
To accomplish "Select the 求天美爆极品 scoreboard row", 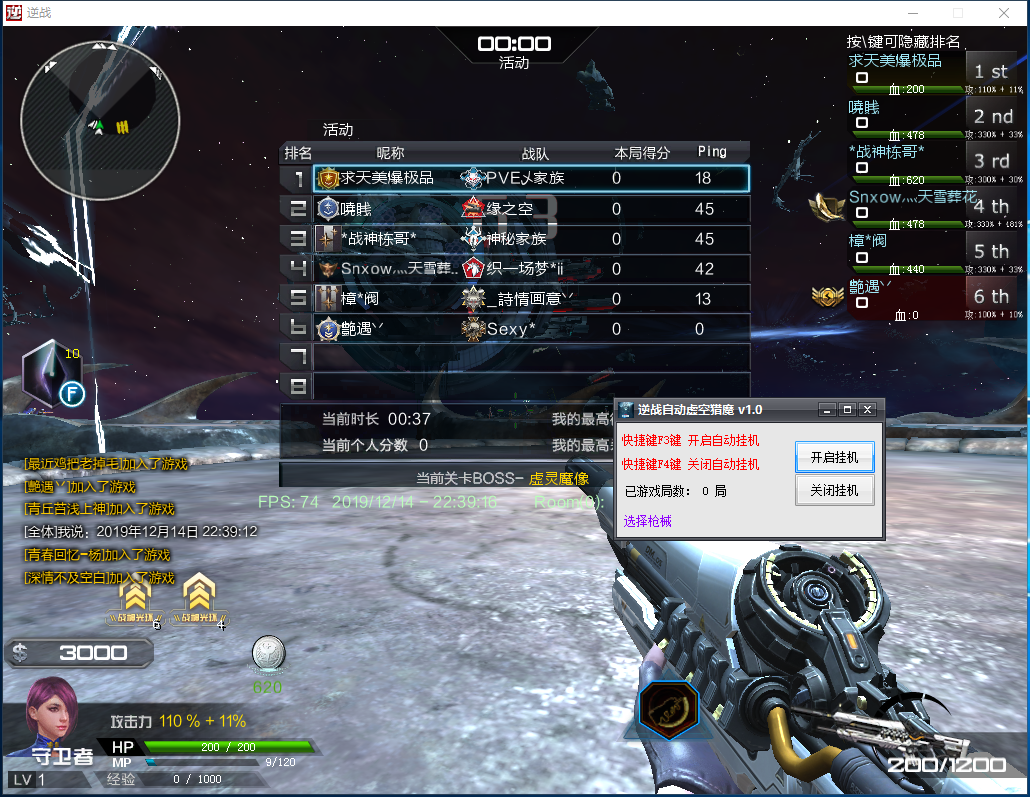I will 530,178.
